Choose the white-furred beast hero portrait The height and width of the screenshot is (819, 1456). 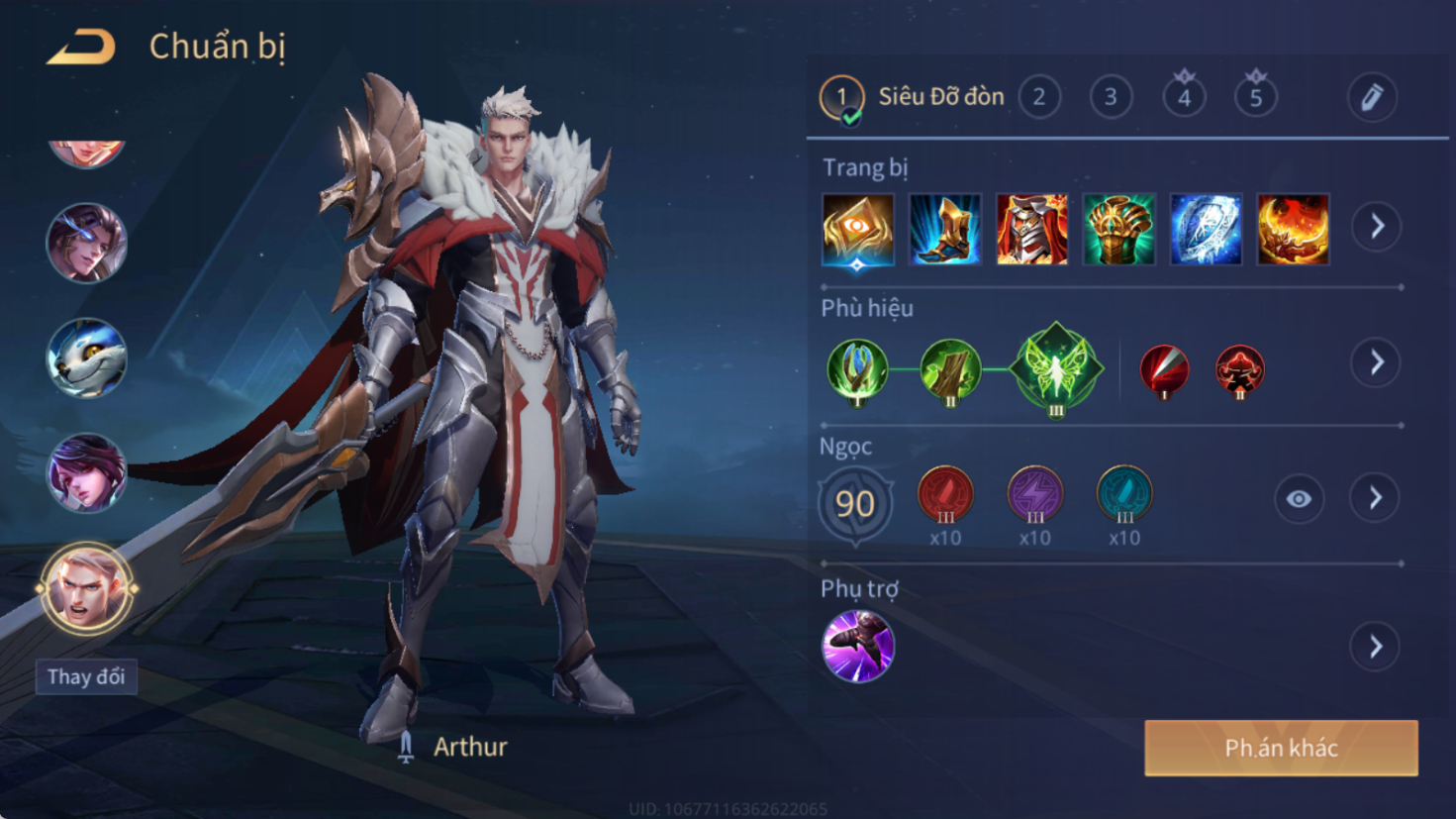tap(86, 358)
